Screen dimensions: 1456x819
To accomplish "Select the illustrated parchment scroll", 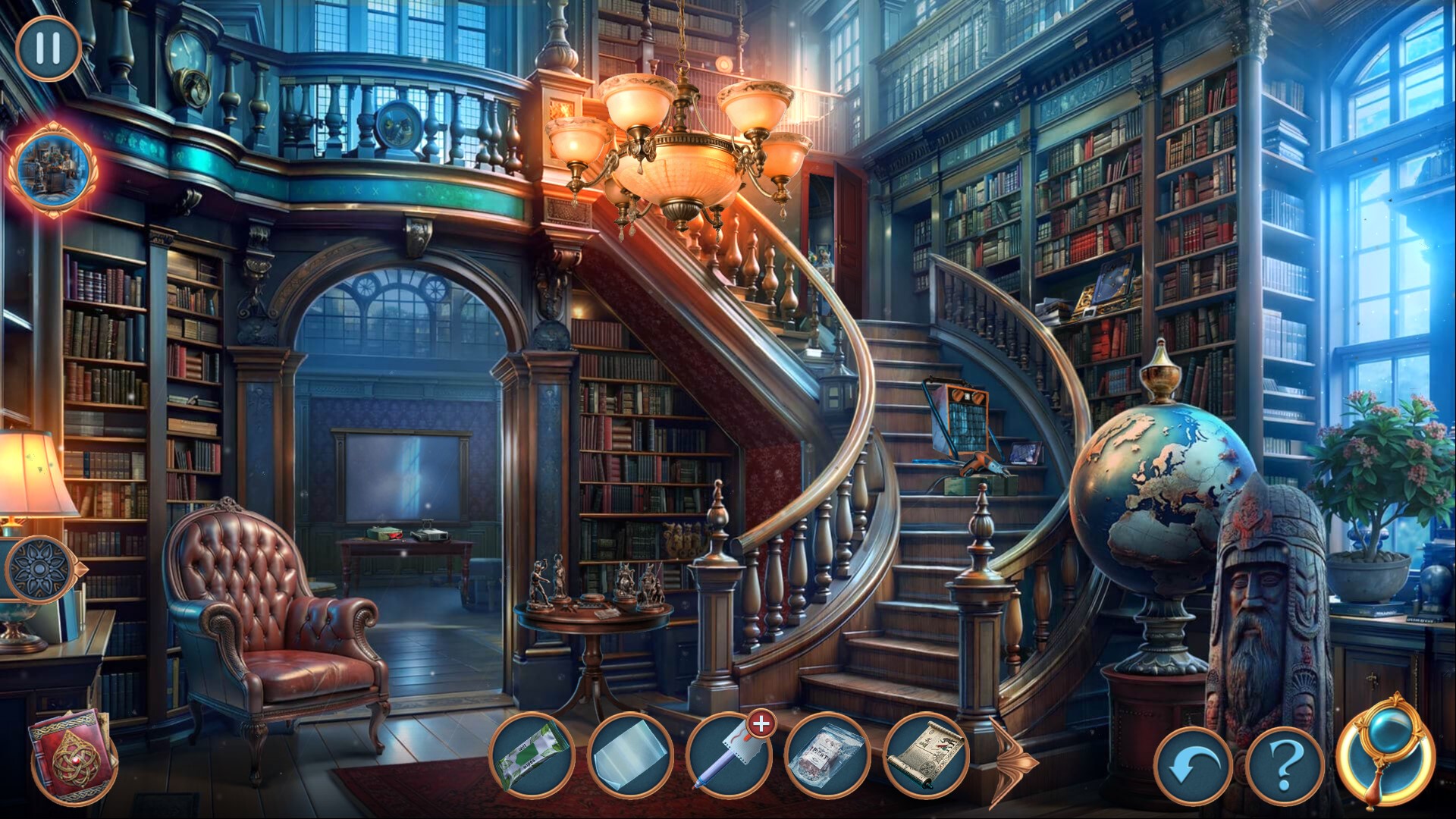I will coord(927,755).
